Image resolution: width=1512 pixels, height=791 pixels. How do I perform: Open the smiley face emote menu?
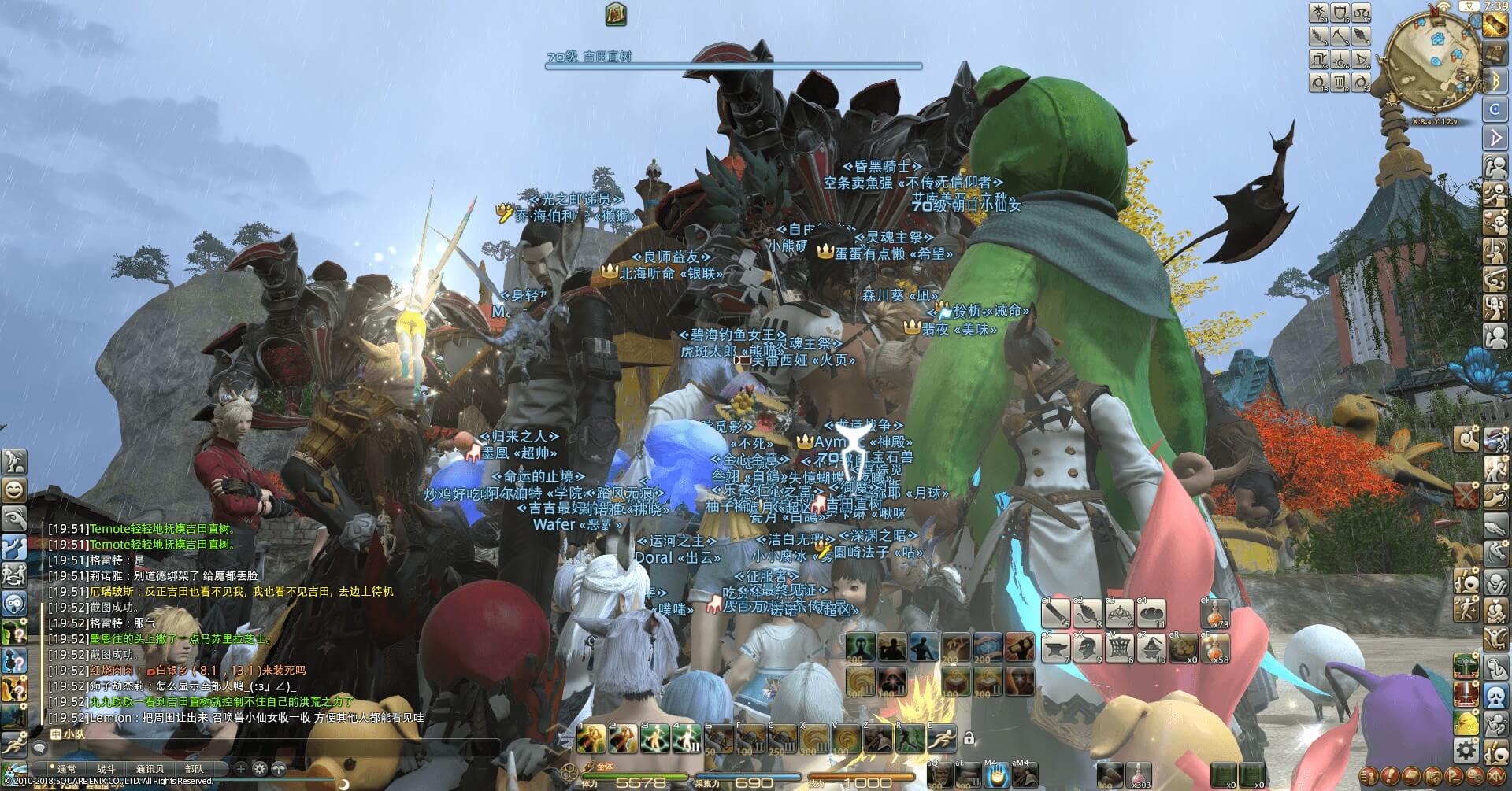14,490
